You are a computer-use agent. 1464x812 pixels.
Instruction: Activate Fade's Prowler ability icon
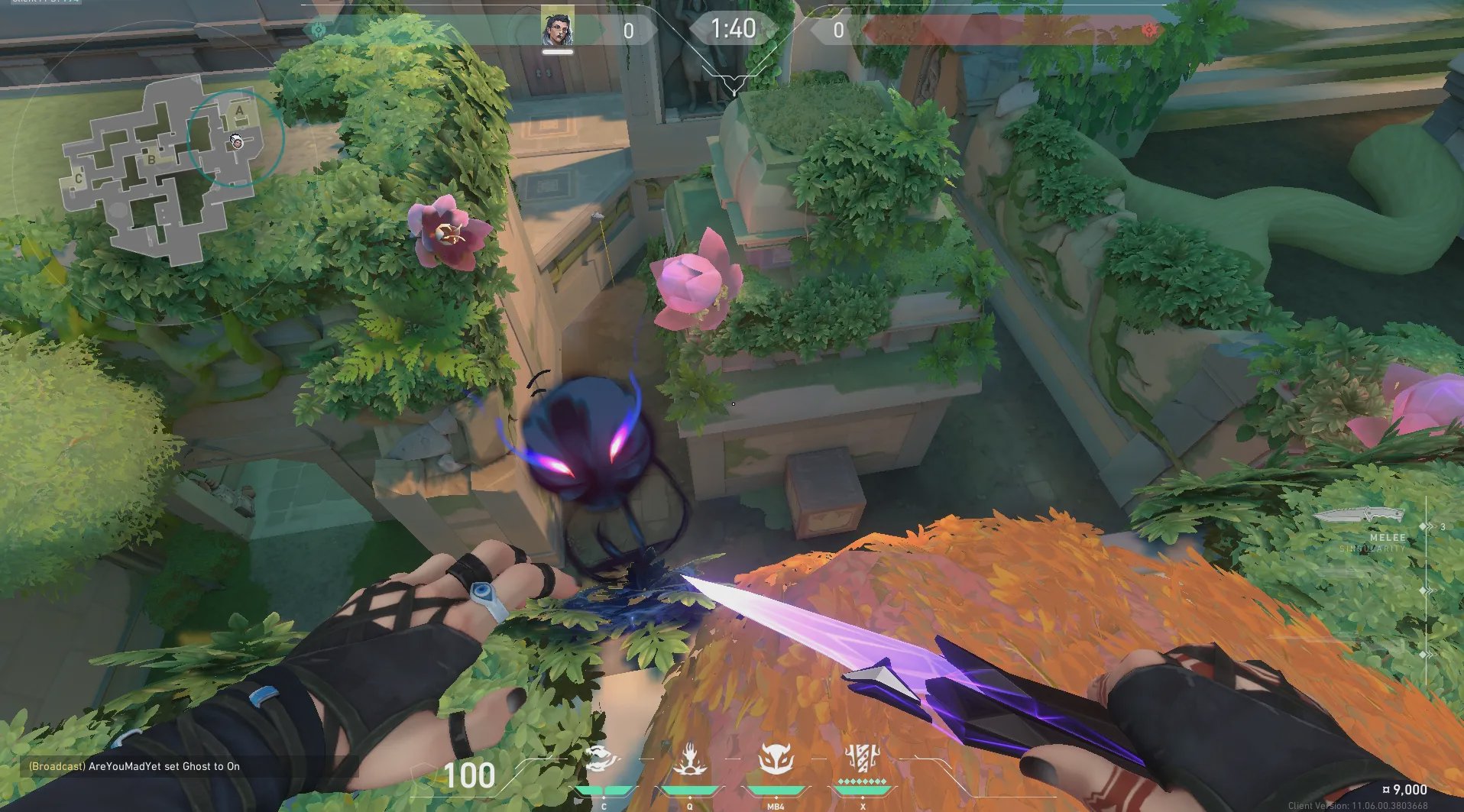click(604, 760)
